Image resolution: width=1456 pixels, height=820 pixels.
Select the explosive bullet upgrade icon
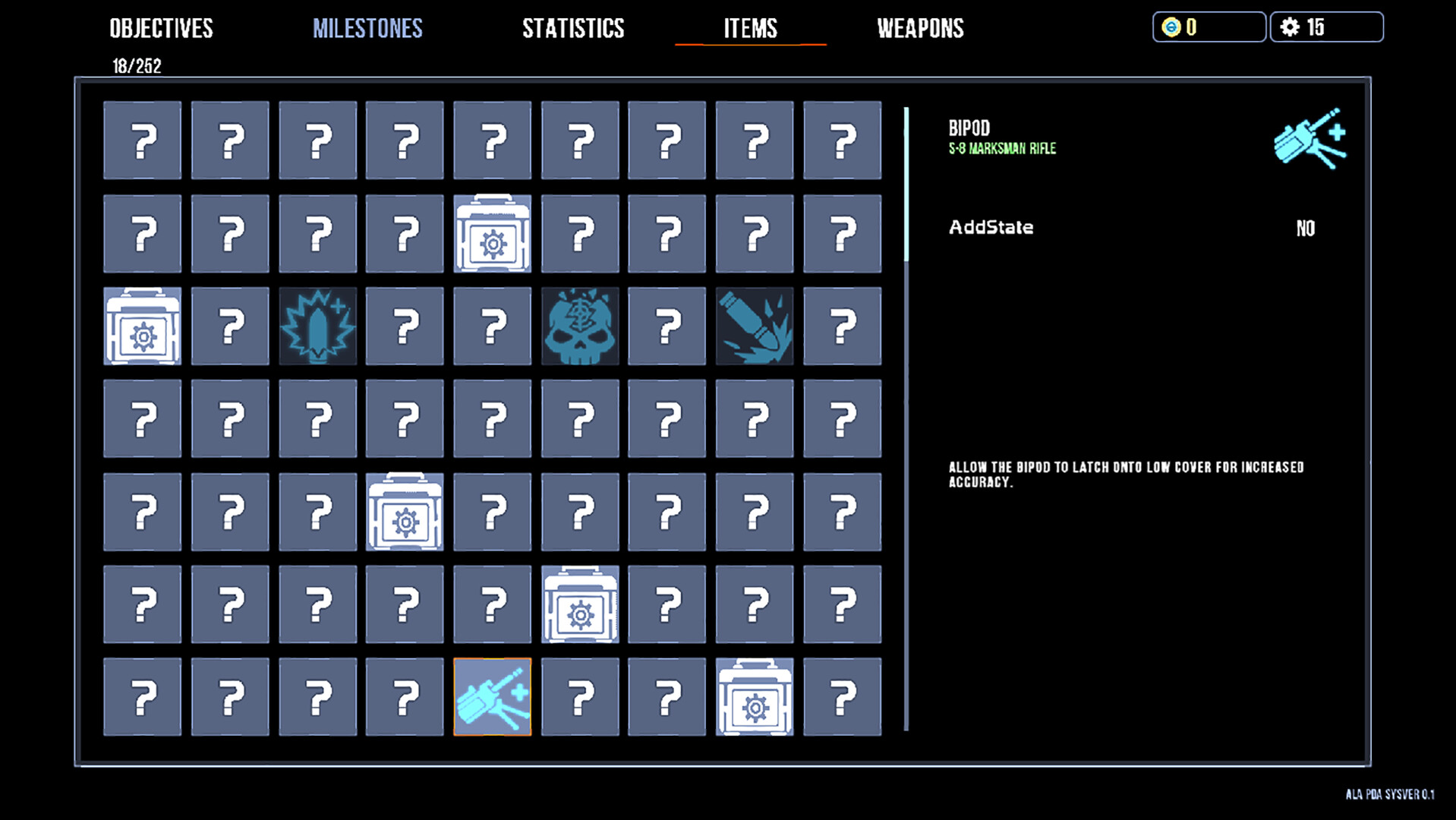(x=317, y=326)
